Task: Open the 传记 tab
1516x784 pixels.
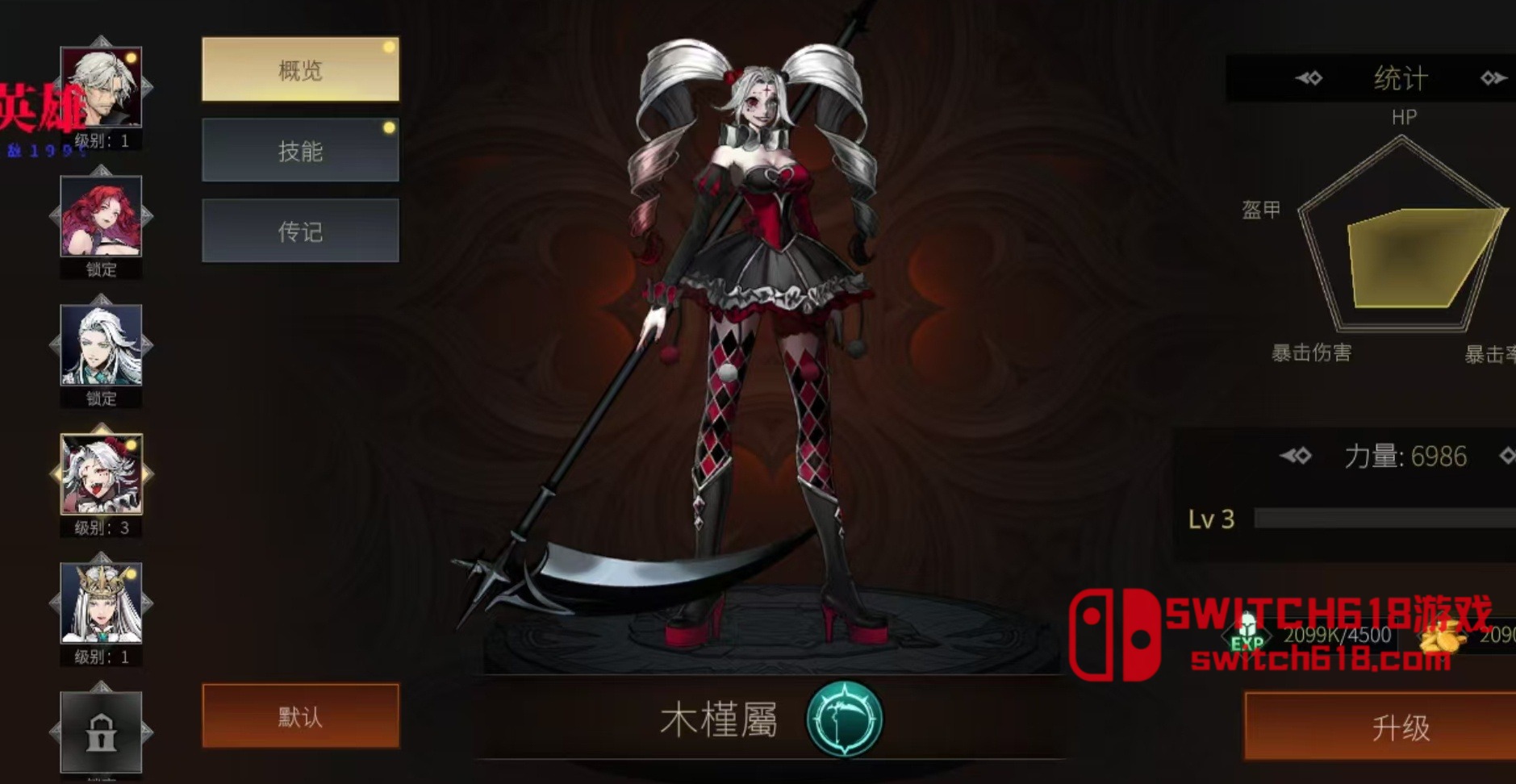Action: coord(299,231)
